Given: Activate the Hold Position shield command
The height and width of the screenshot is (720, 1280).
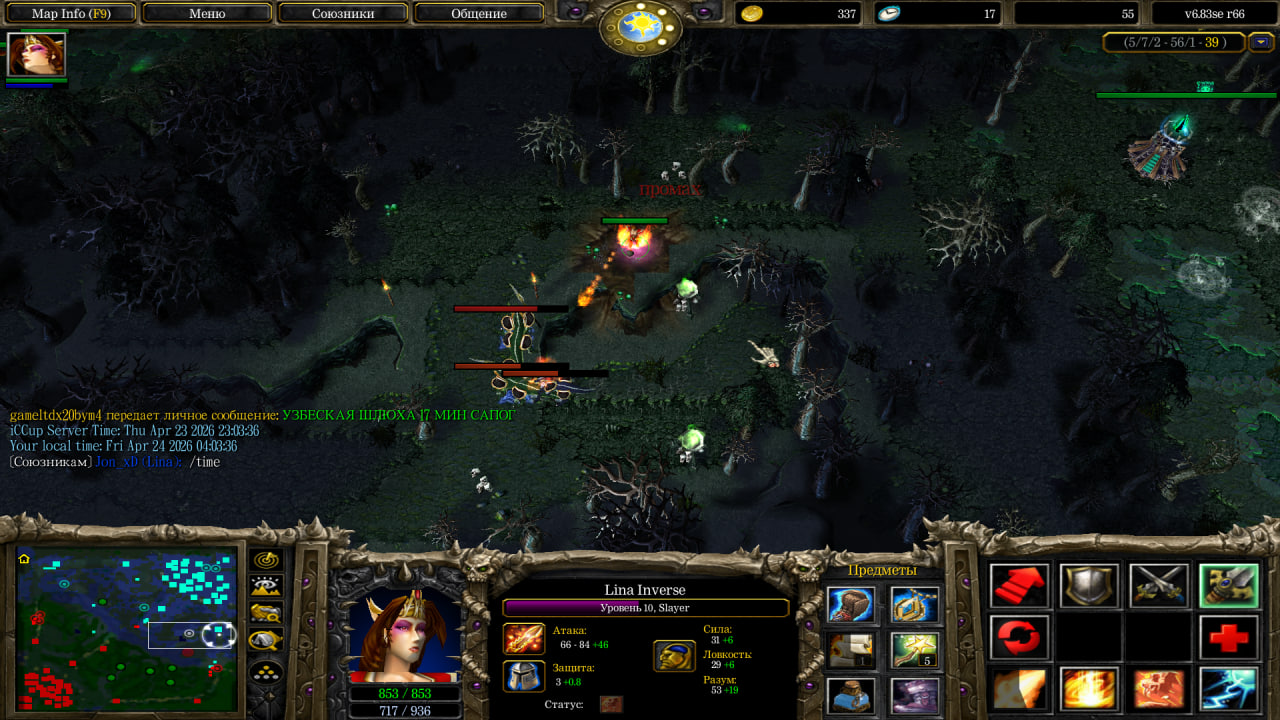Looking at the screenshot, I should click(1089, 586).
